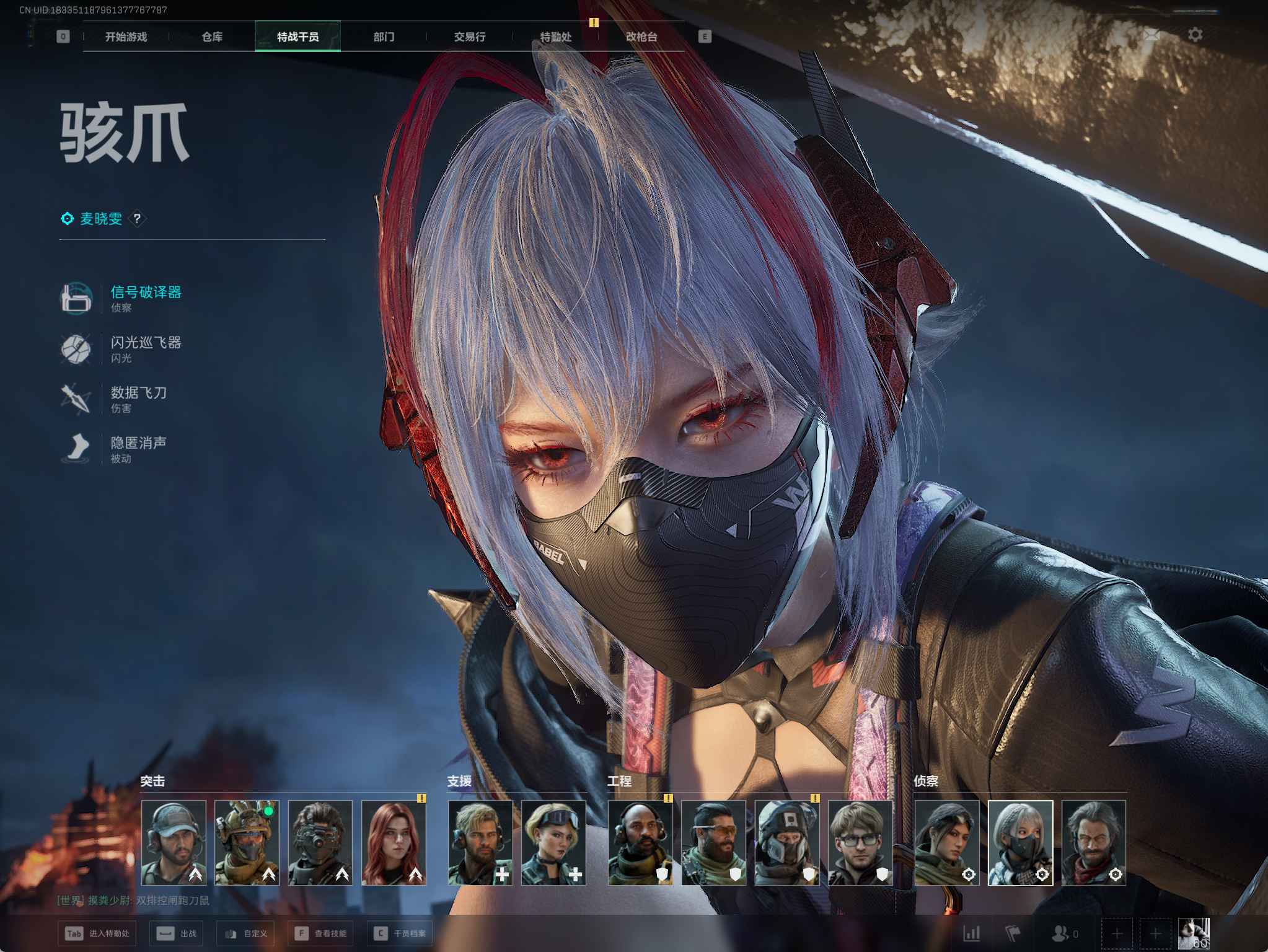Screen dimensions: 1268x952
Task: Select the bald bearded engineer operator
Action: click(640, 842)
